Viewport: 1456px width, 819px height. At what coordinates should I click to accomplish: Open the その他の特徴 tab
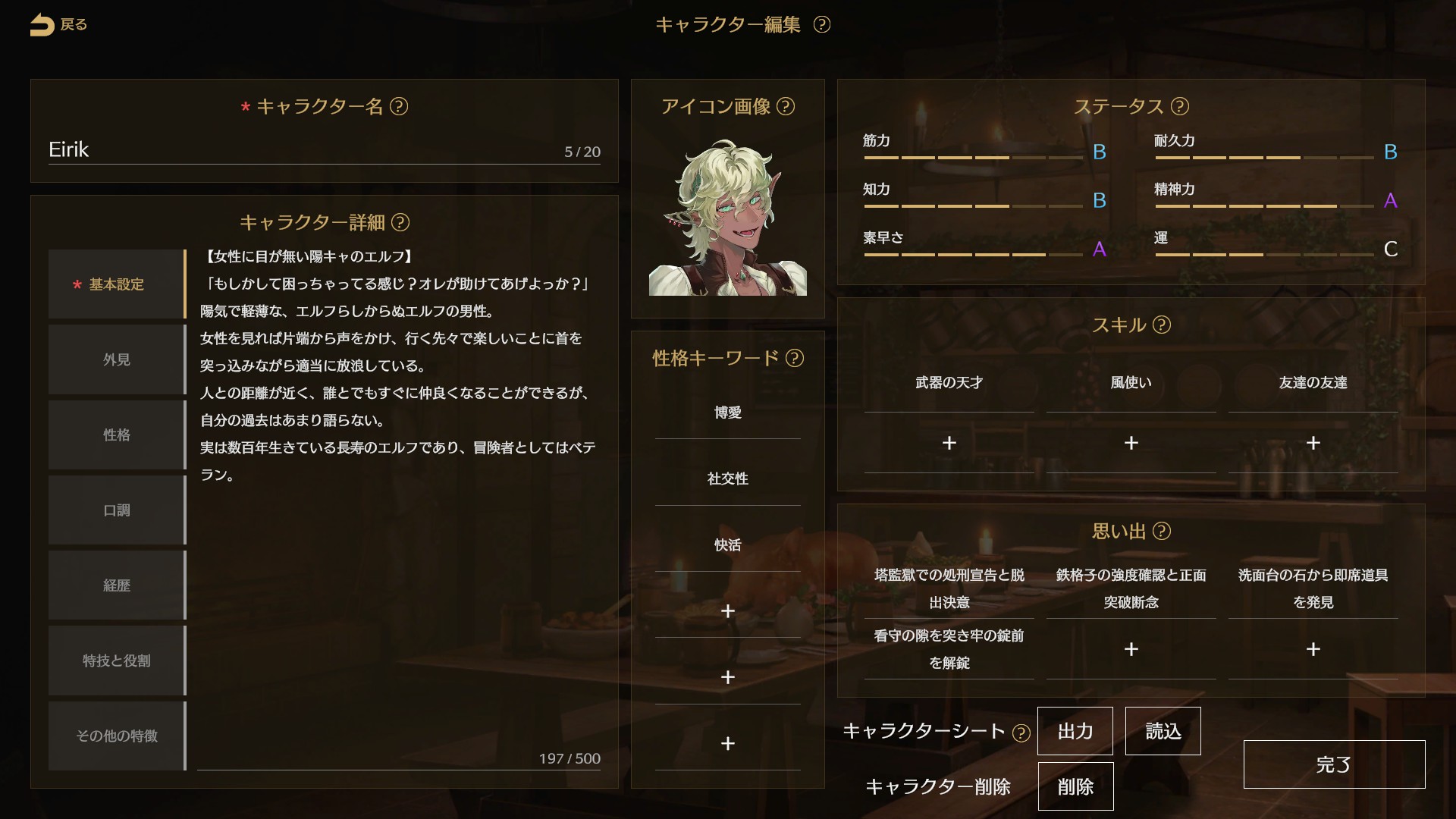click(117, 736)
